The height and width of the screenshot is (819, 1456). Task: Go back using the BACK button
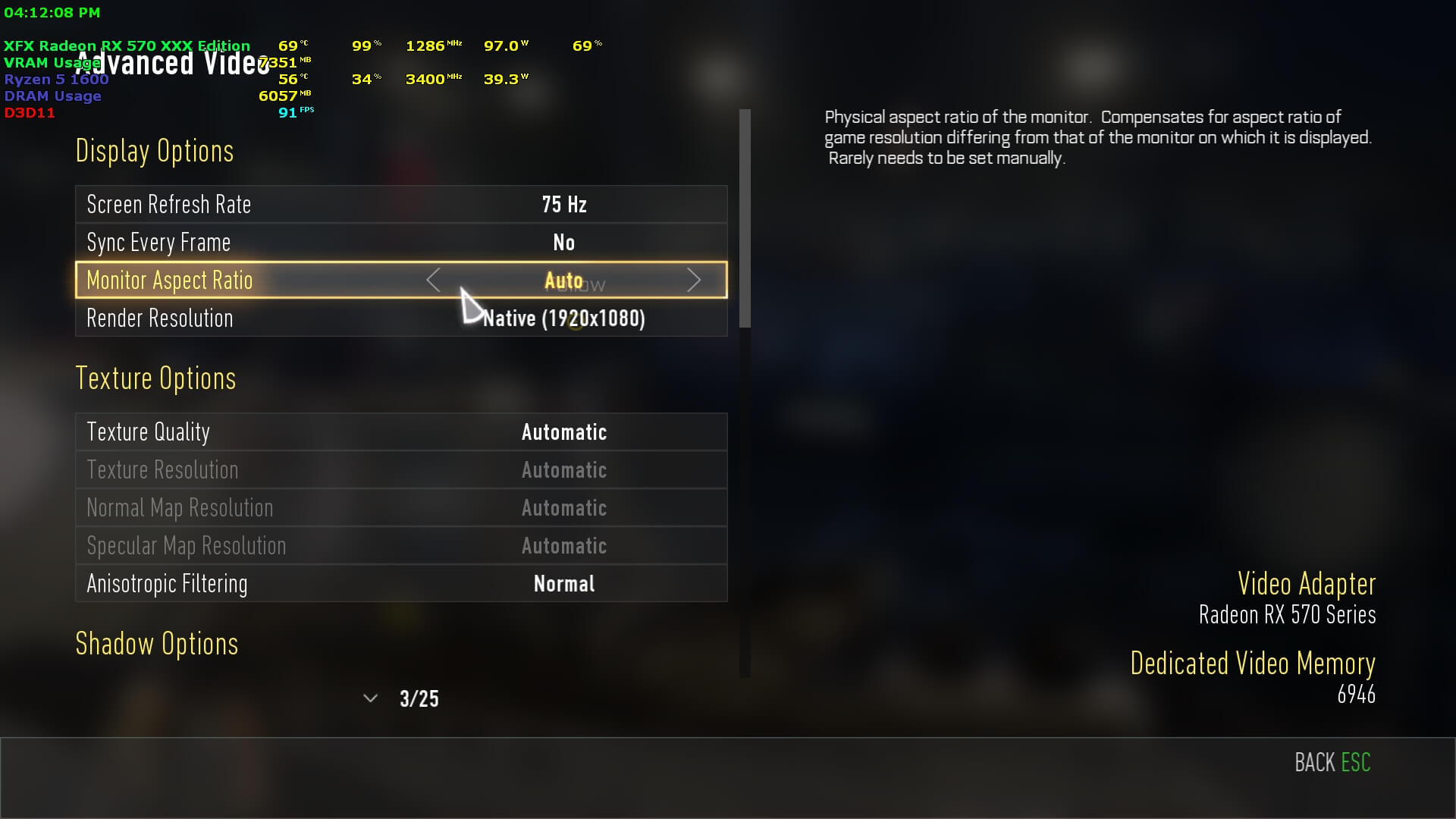click(1332, 763)
